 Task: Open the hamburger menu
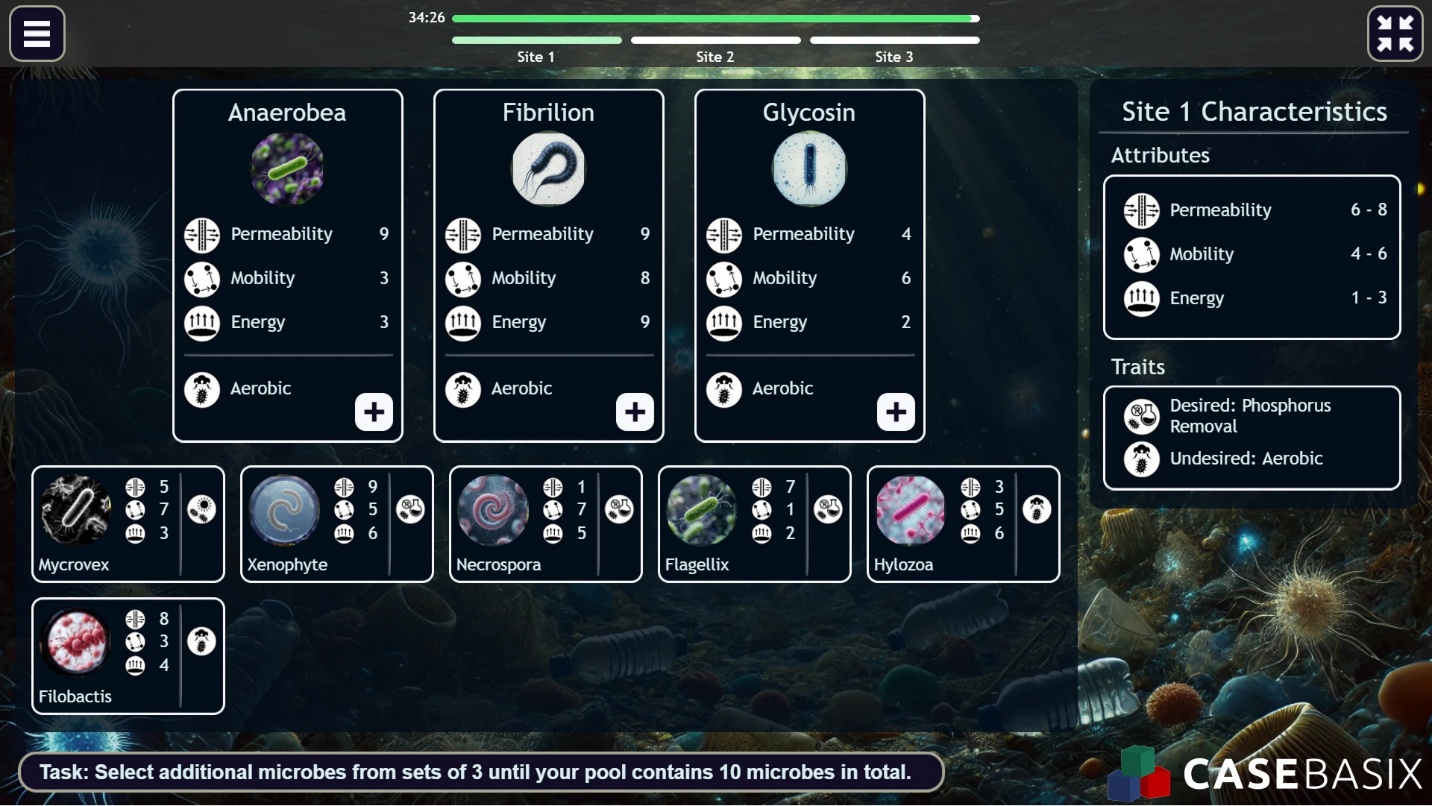click(x=37, y=34)
